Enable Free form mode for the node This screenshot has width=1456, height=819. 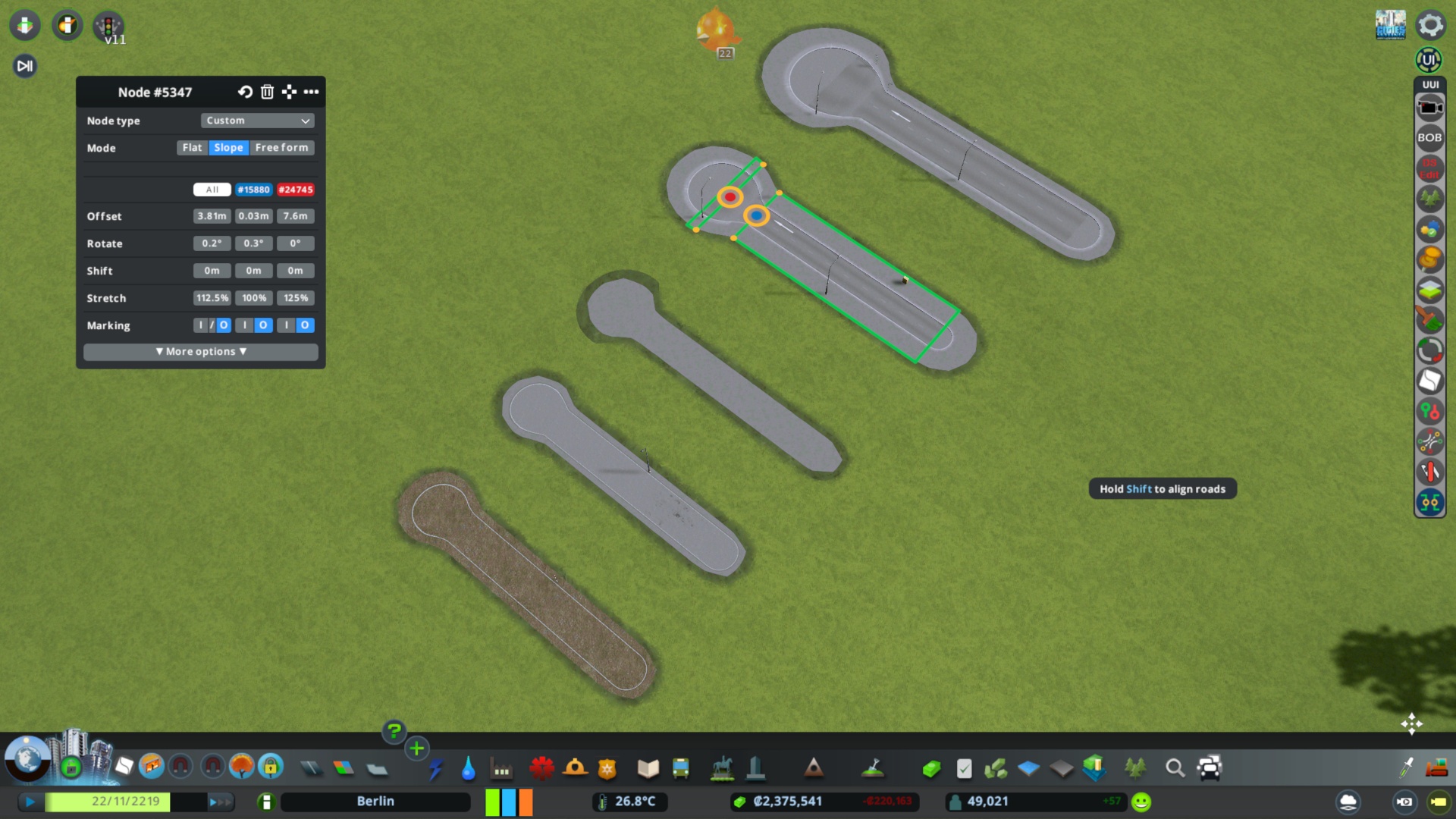coord(282,148)
